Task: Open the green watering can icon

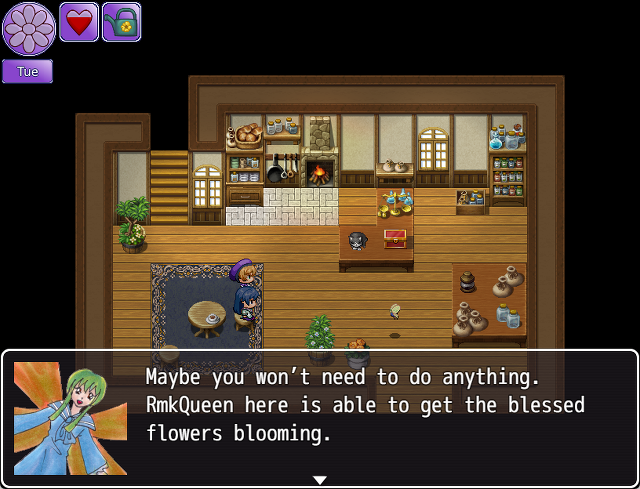Action: [x=121, y=22]
